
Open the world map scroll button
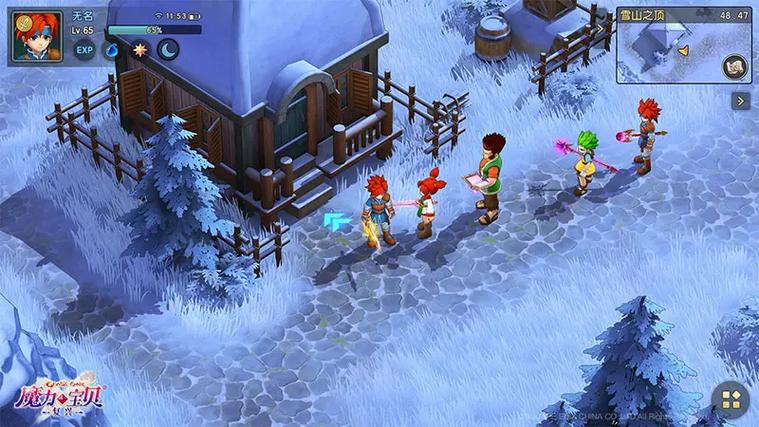point(736,66)
